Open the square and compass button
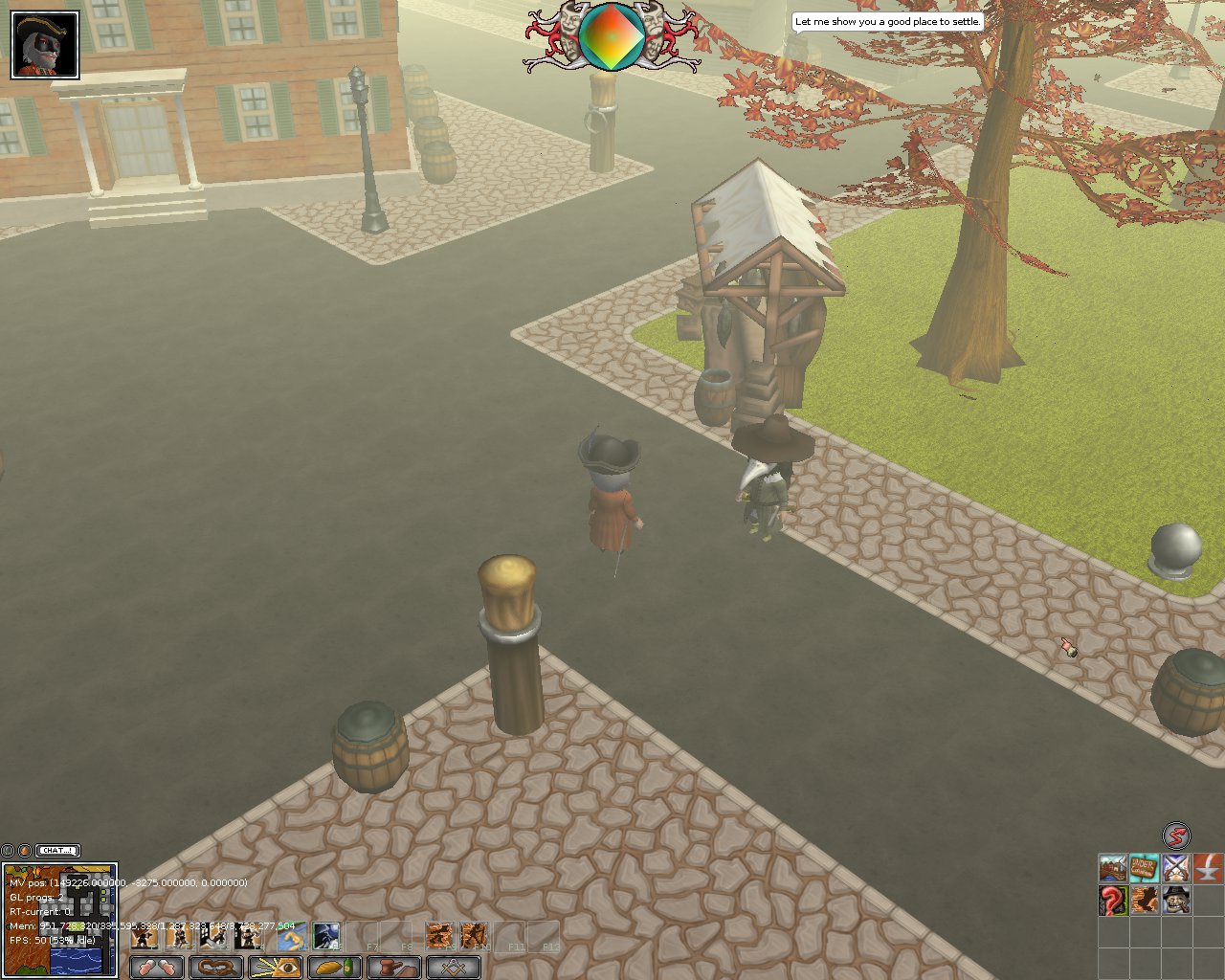Viewport: 1225px width, 980px height. point(453,967)
